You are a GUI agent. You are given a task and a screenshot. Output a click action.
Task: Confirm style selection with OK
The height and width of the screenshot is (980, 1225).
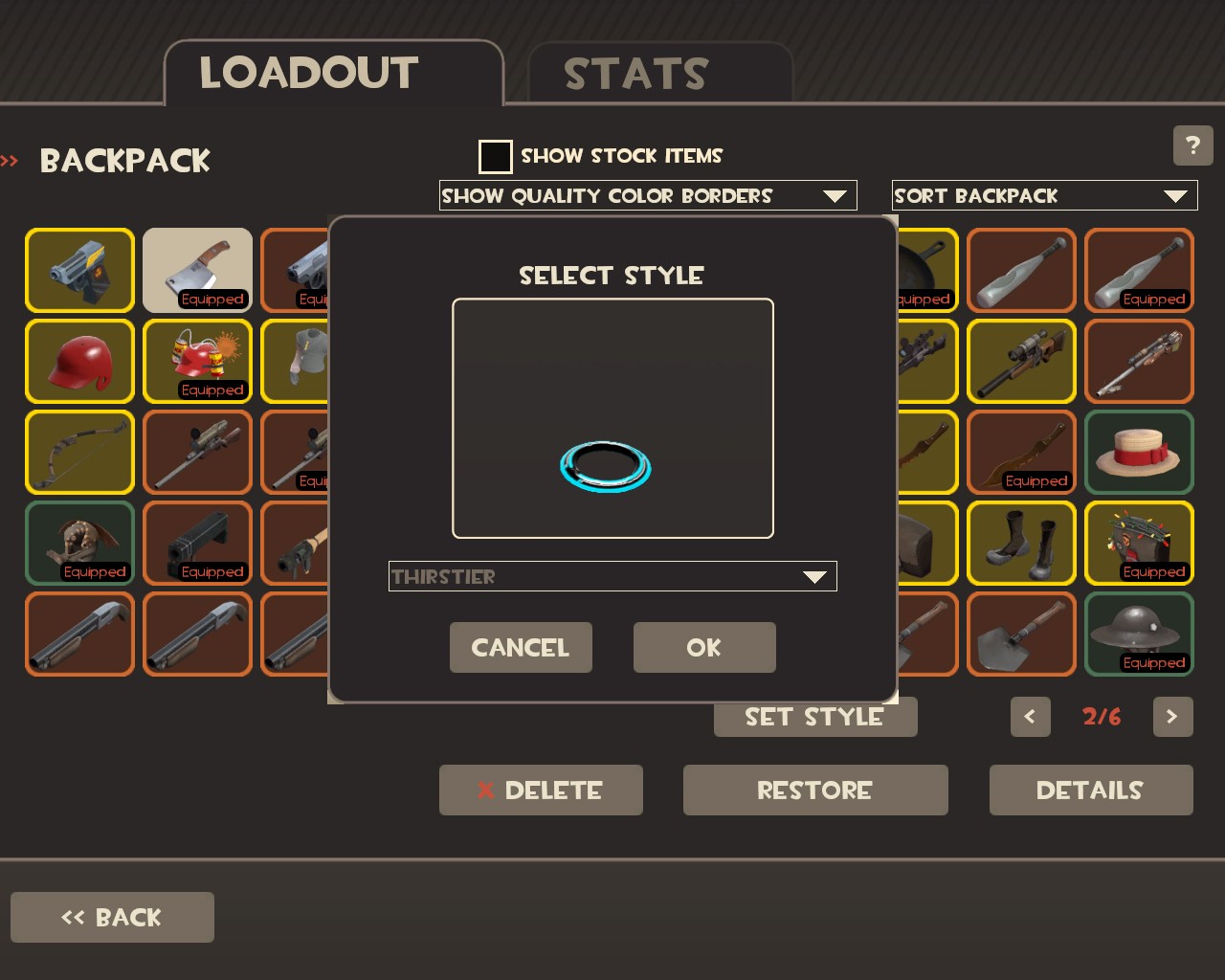point(704,647)
